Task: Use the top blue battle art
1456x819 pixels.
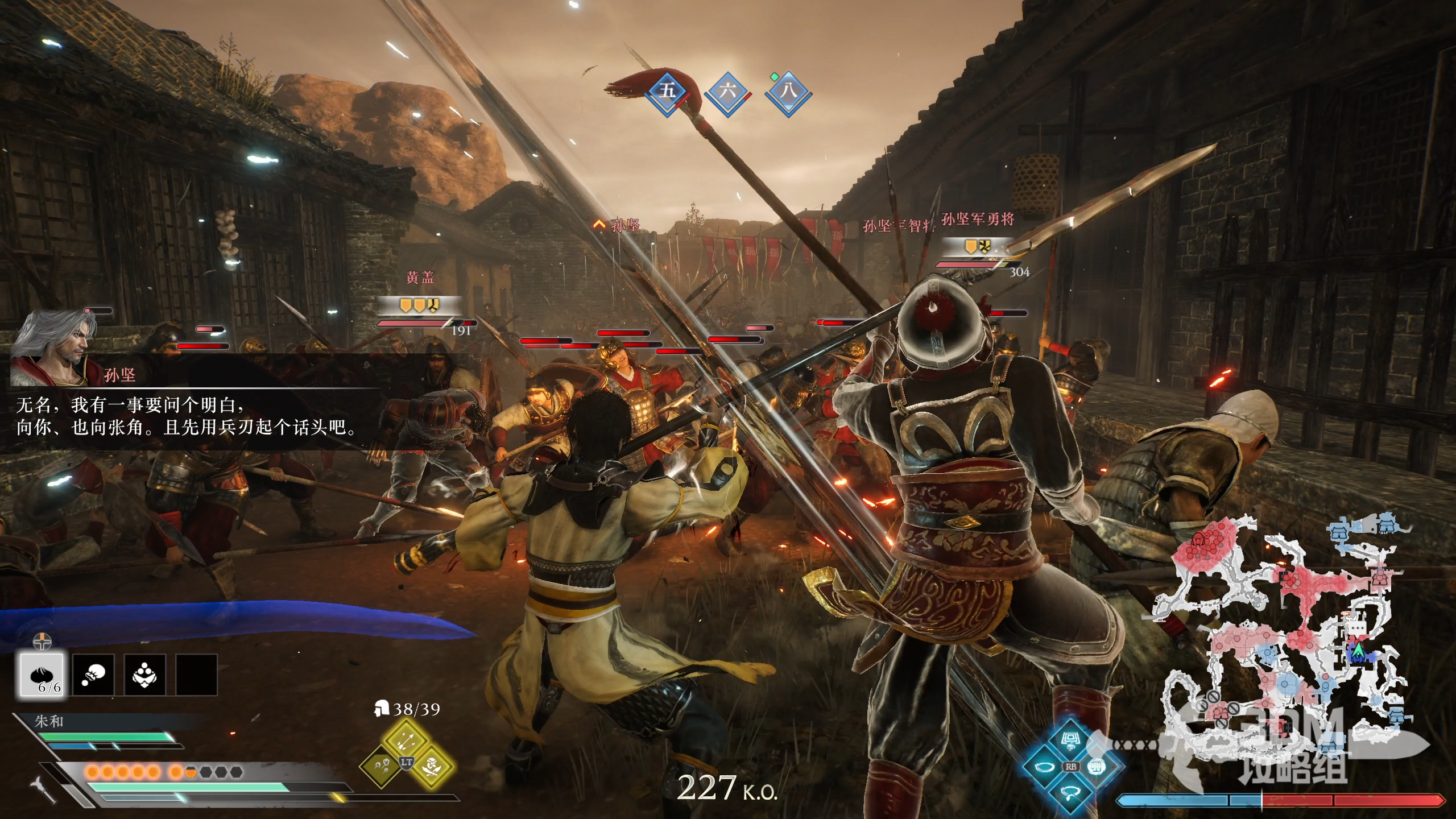Action: pos(1071,741)
